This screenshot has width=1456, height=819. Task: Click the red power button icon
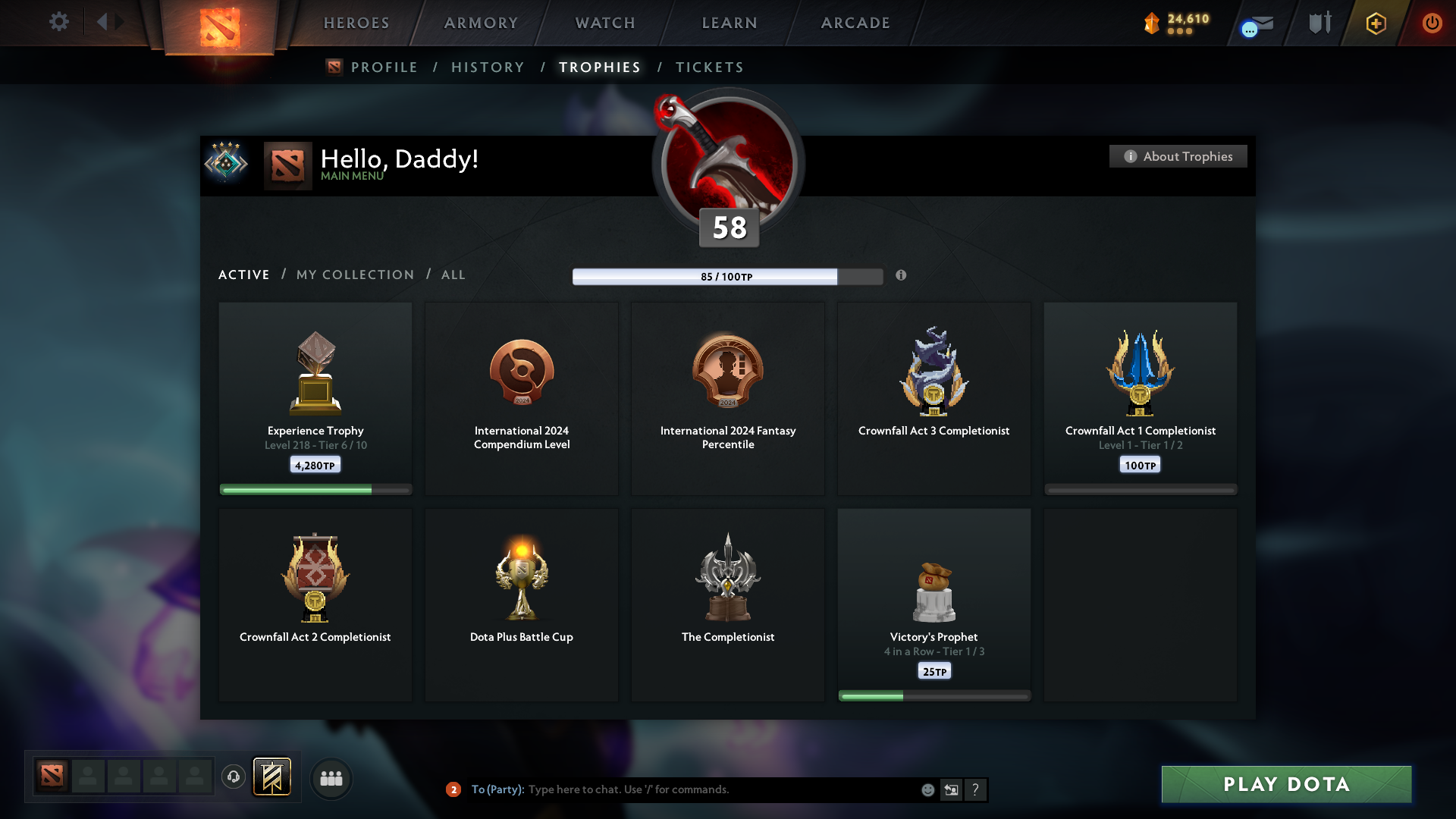[1432, 24]
